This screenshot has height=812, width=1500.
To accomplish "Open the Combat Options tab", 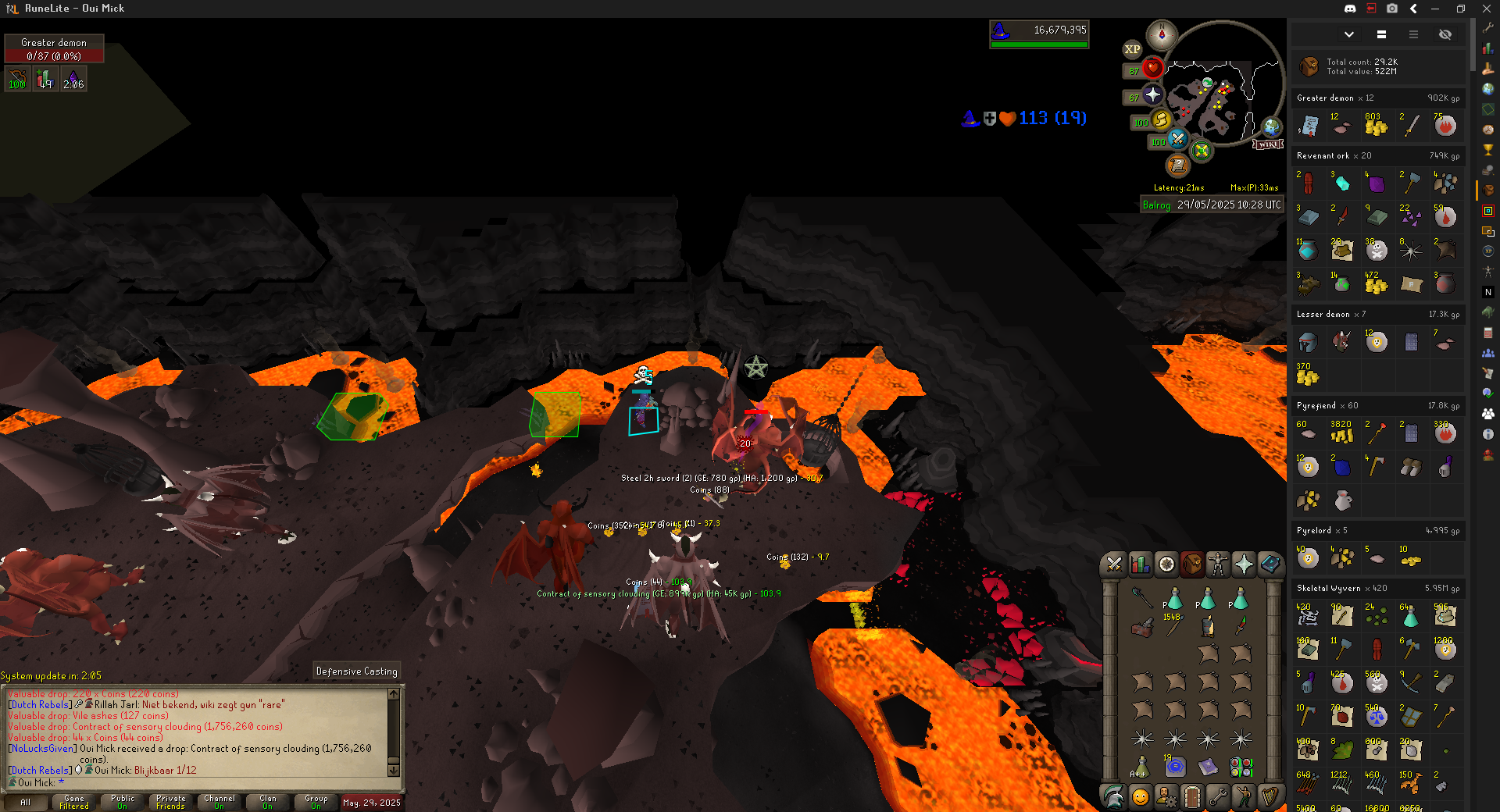I will click(x=1115, y=564).
